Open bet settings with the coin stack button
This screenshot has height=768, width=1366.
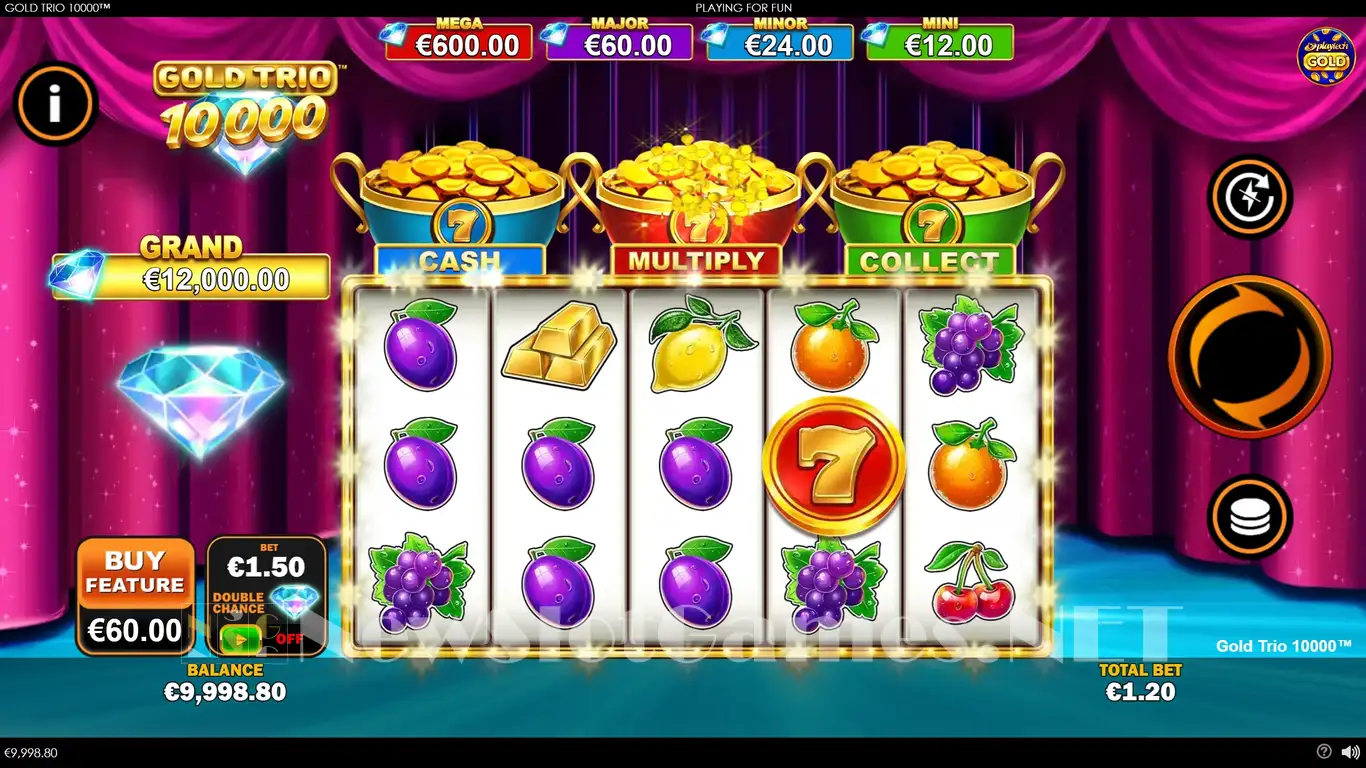pyautogui.click(x=1249, y=516)
